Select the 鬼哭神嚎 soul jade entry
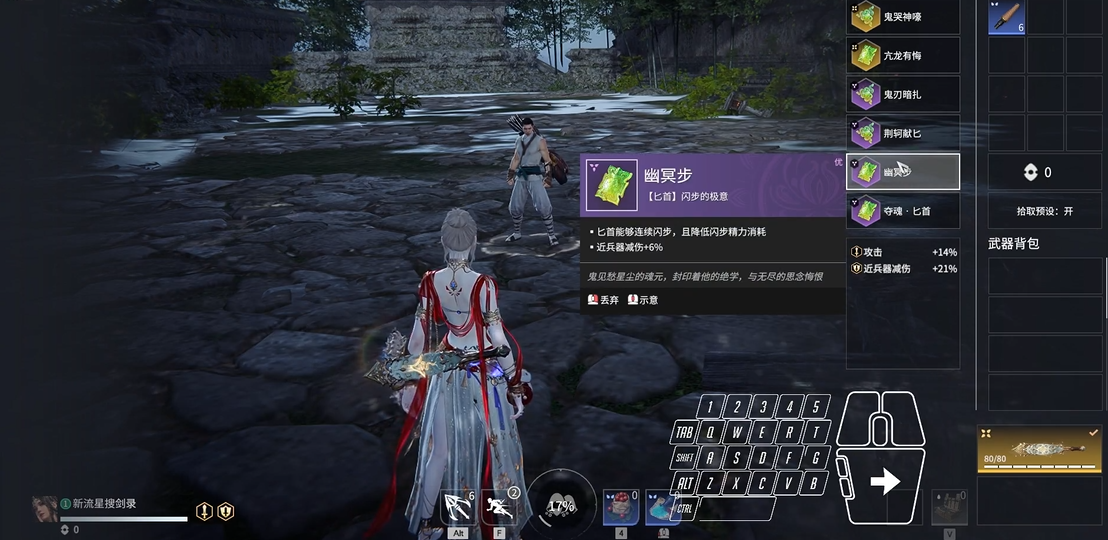Image resolution: width=1108 pixels, height=540 pixels. coord(903,17)
